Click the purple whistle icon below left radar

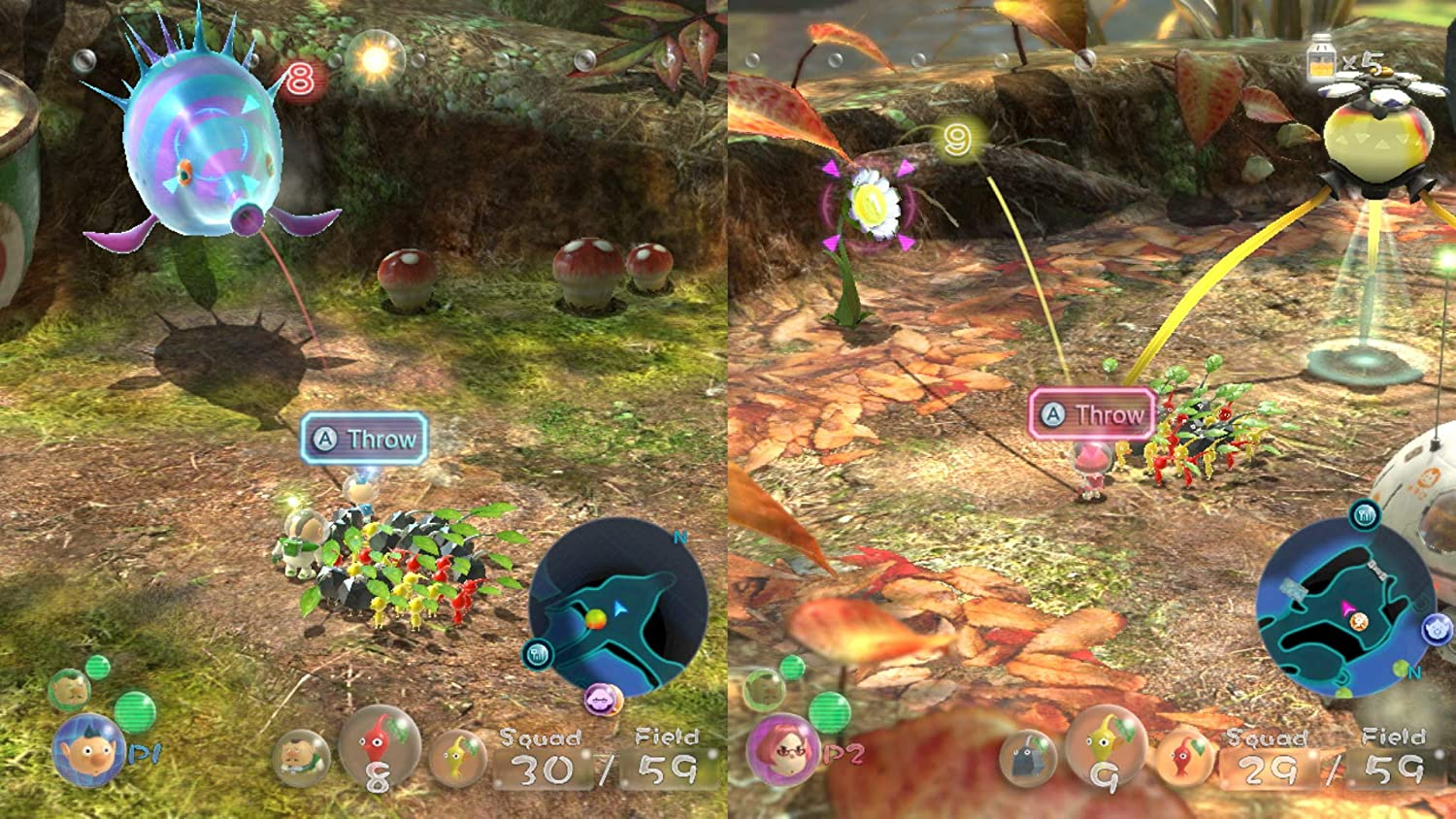(x=601, y=698)
